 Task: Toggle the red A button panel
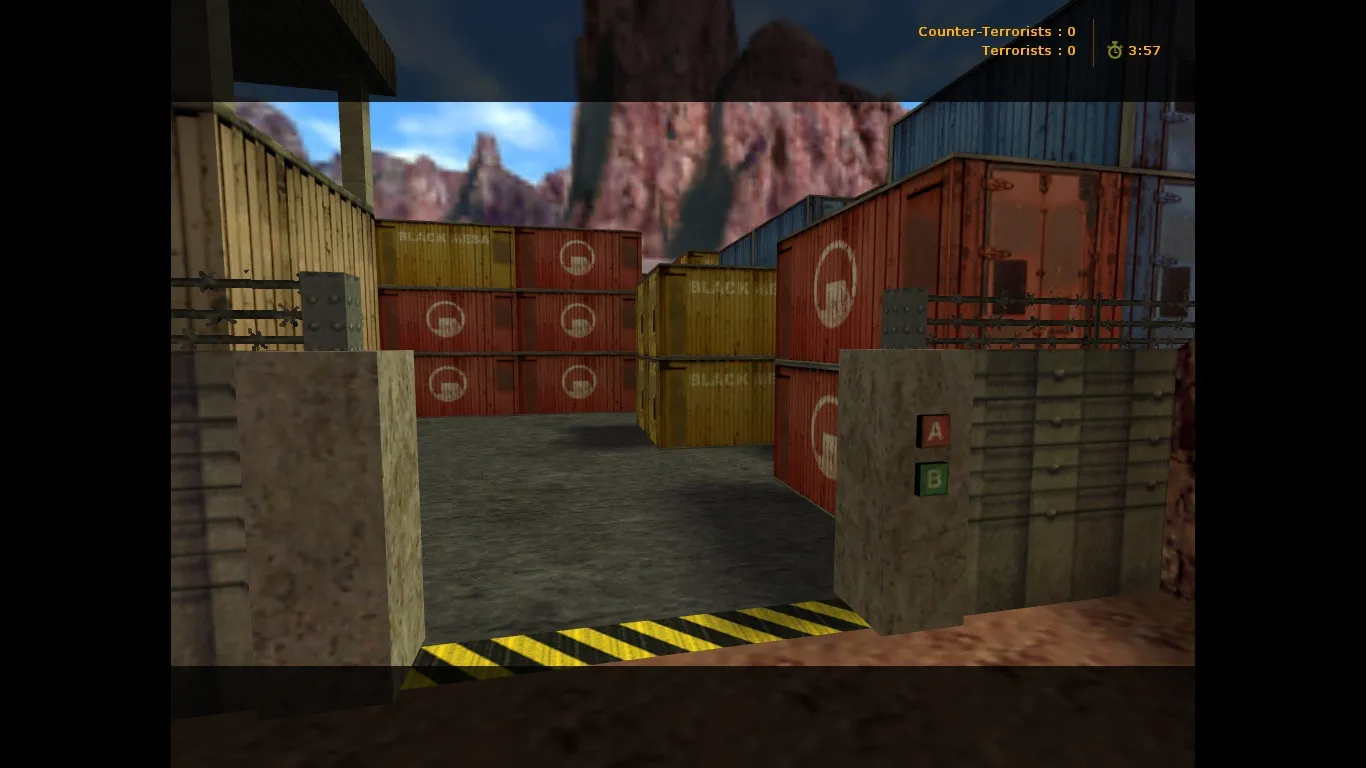(933, 432)
